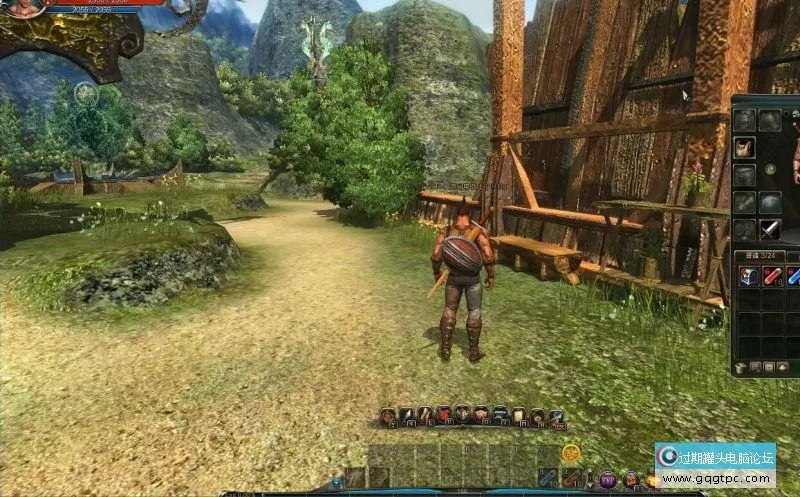Screen dimensions: 800x497
Task: Use the blue potion on the hotbar
Action: [546, 478]
